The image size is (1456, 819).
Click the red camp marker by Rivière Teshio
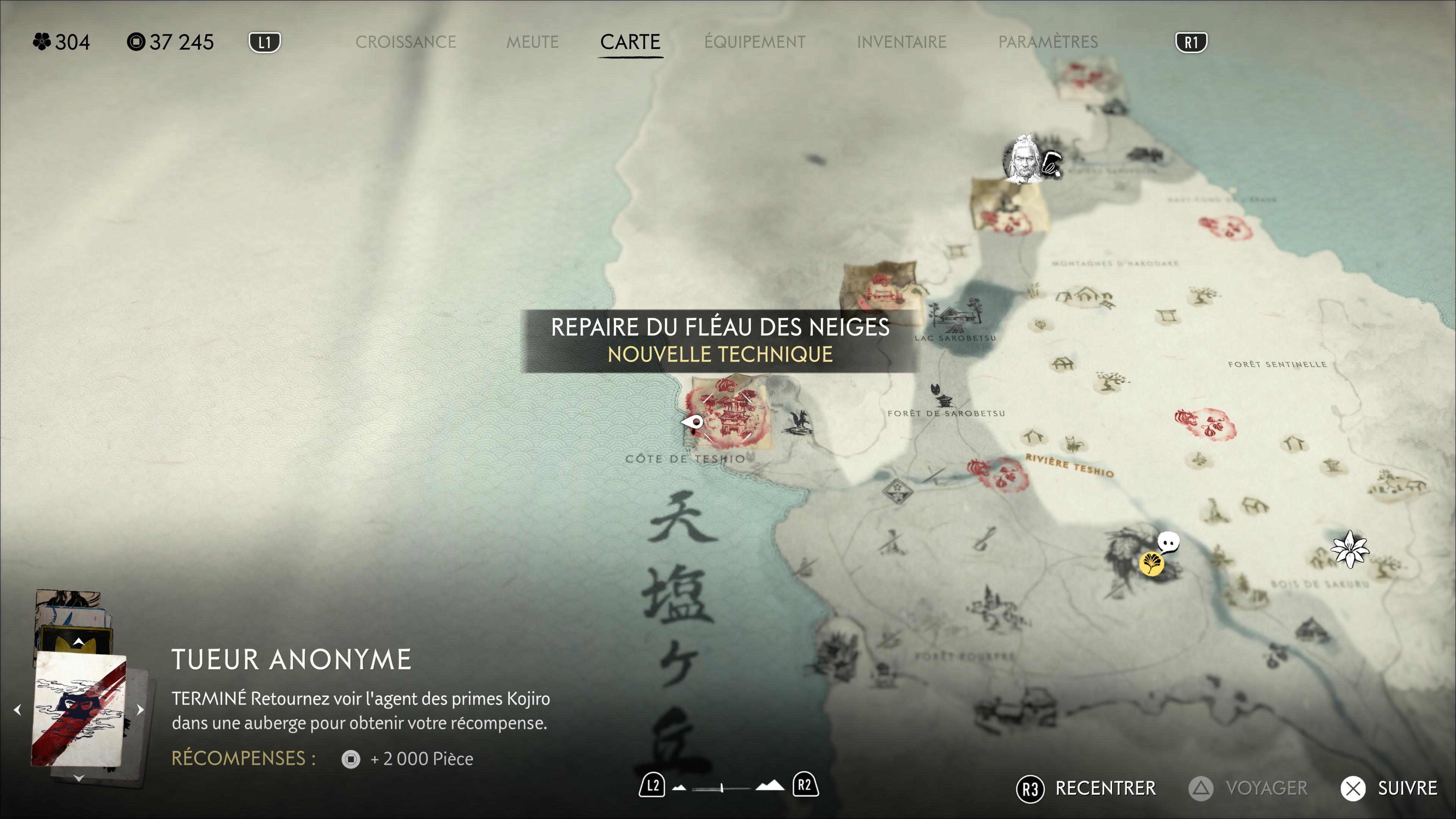click(998, 474)
